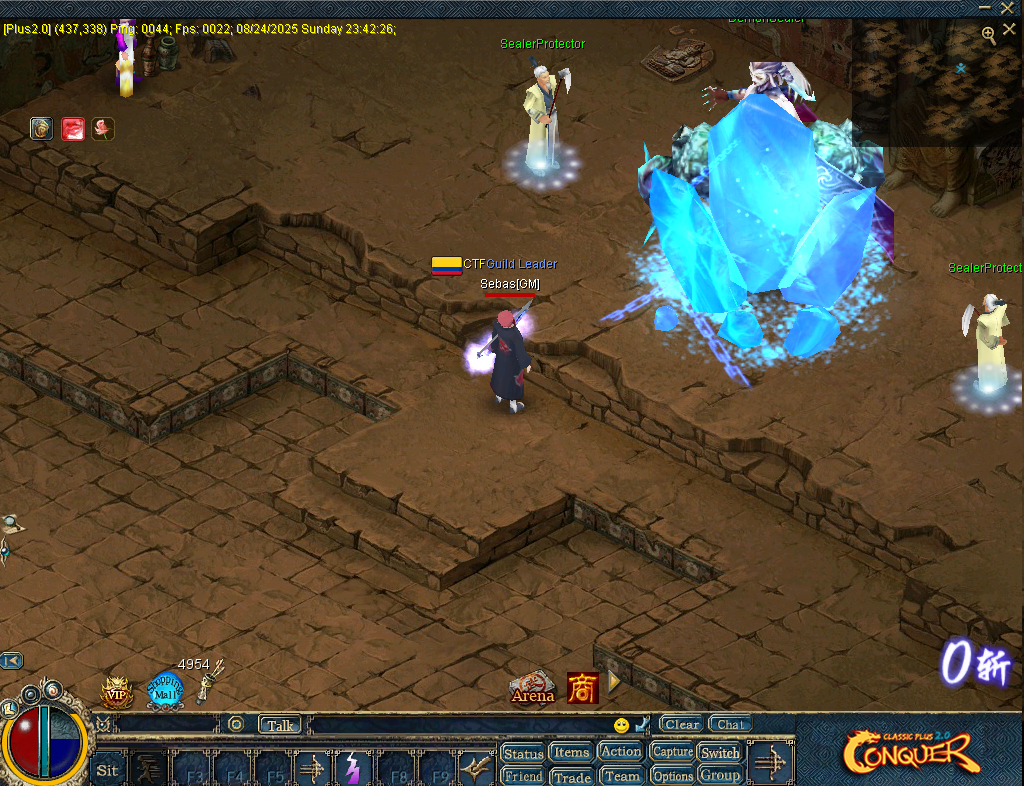Open the game Options
This screenshot has height=786, width=1024.
[672, 775]
